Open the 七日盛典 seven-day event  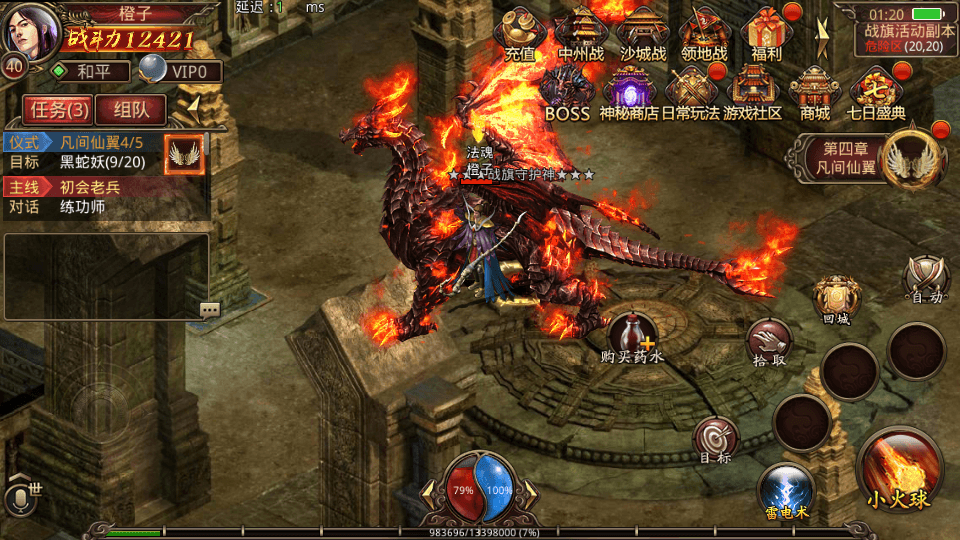tap(877, 93)
